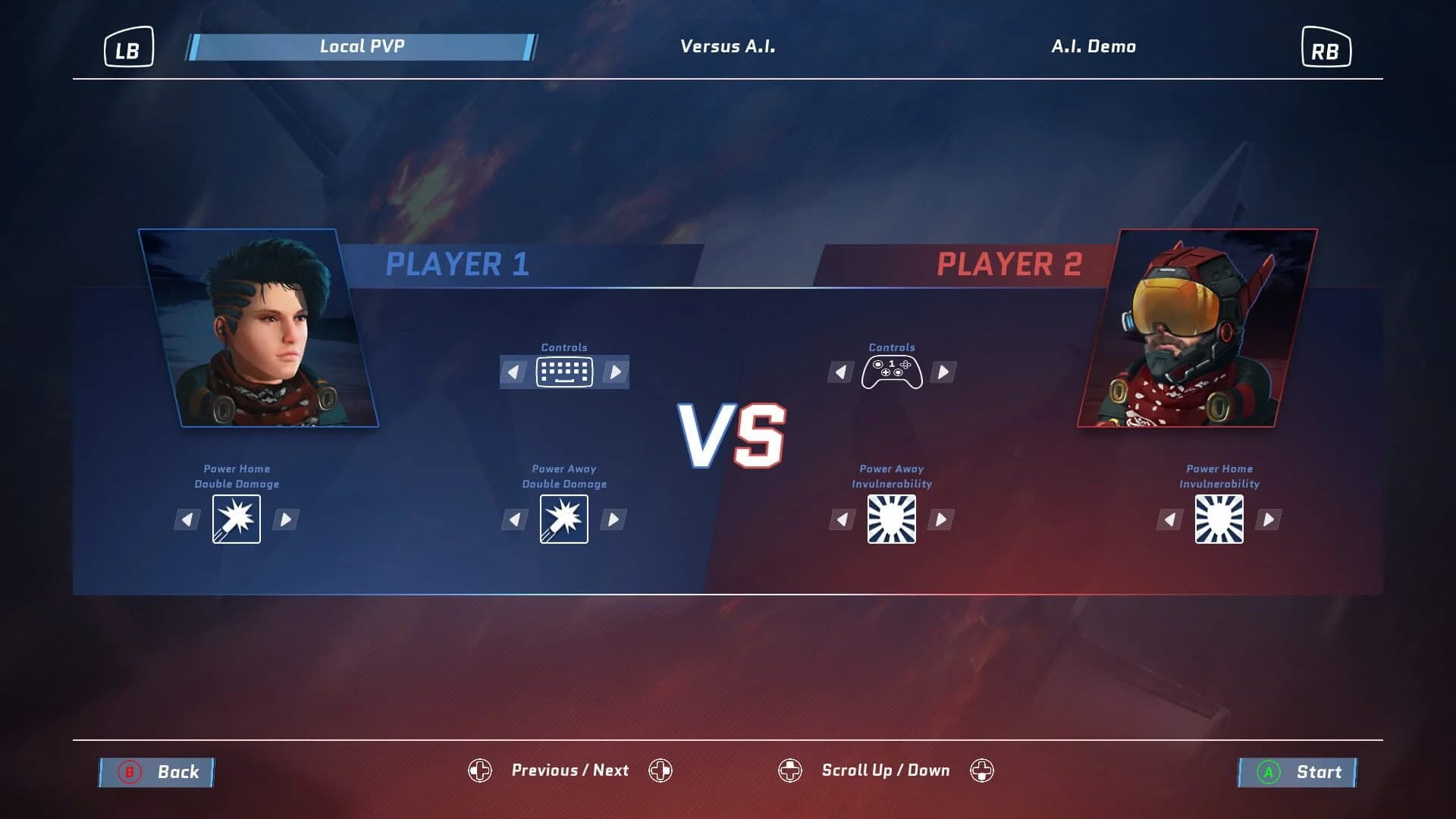Click the left arrow beside Player 1's home power
This screenshot has height=819, width=1456.
pyautogui.click(x=187, y=519)
